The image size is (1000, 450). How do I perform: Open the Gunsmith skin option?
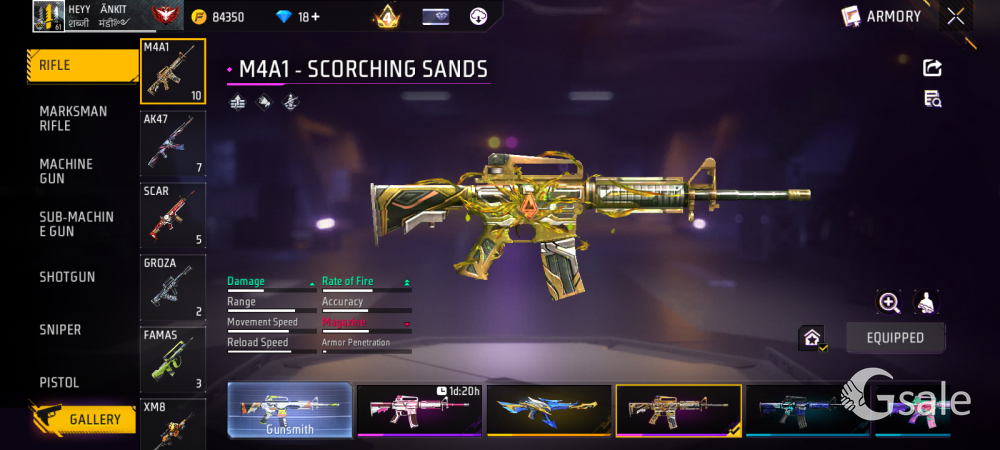point(290,410)
